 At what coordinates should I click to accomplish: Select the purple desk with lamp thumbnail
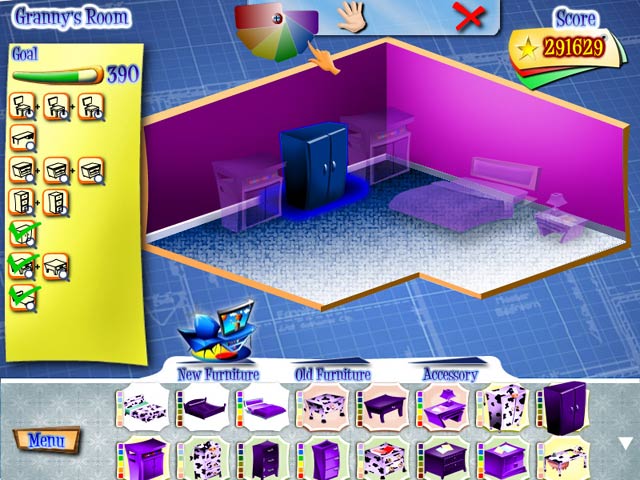click(445, 407)
